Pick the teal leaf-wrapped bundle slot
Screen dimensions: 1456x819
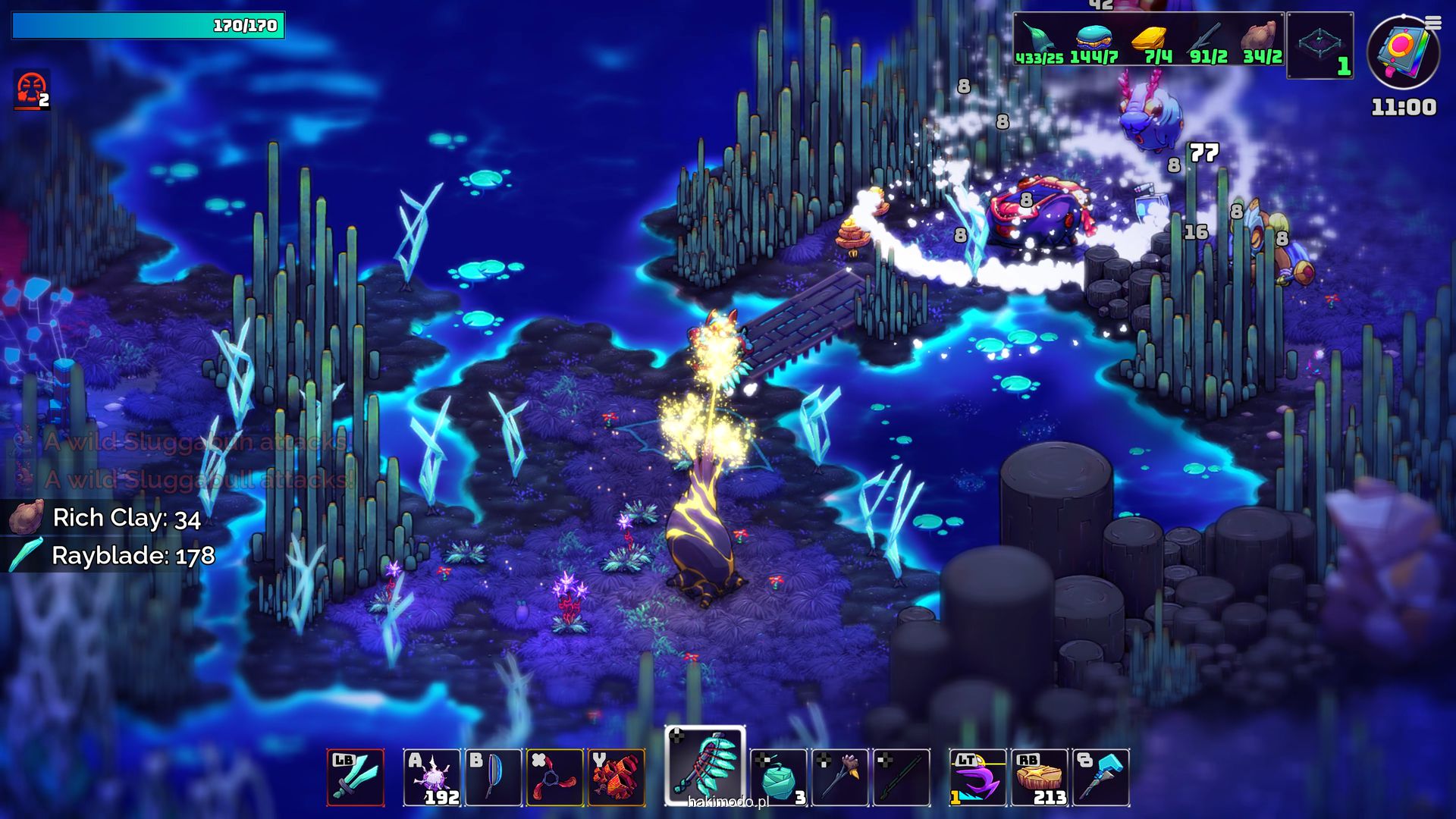[778, 777]
